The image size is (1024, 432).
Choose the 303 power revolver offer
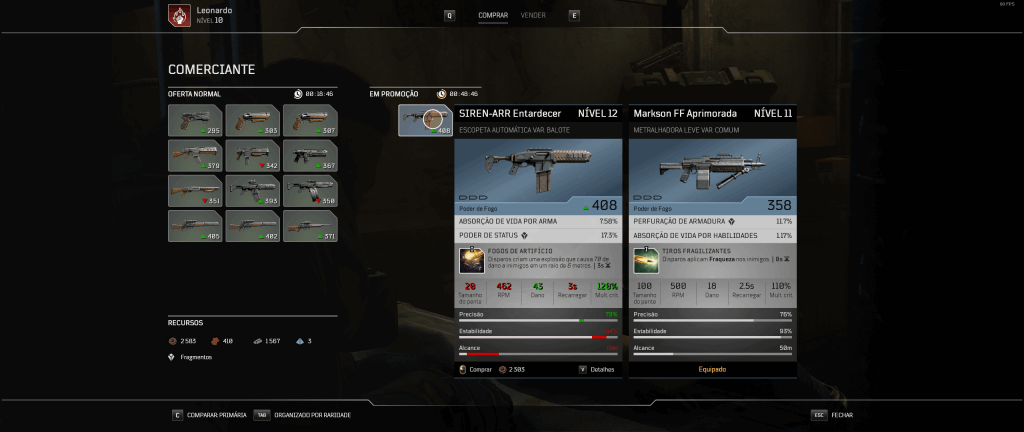252,120
